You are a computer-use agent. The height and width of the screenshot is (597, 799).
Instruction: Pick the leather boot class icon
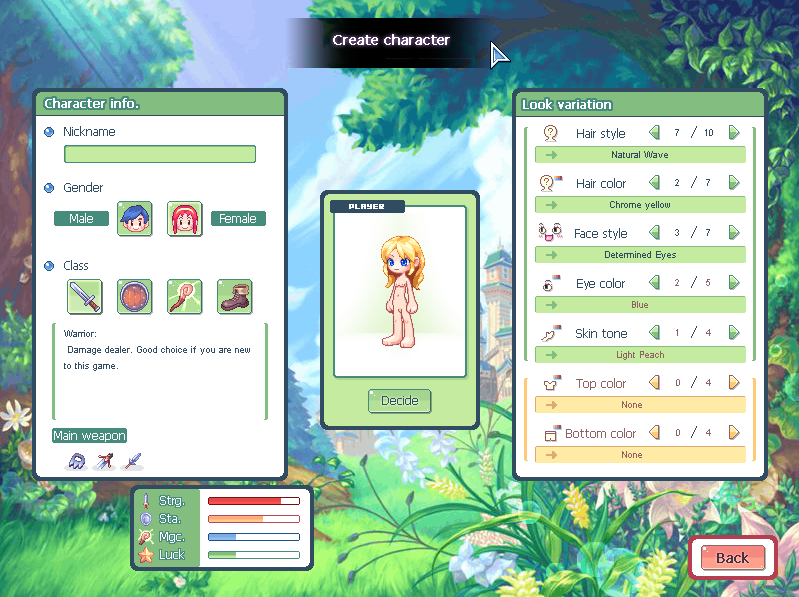coord(234,297)
